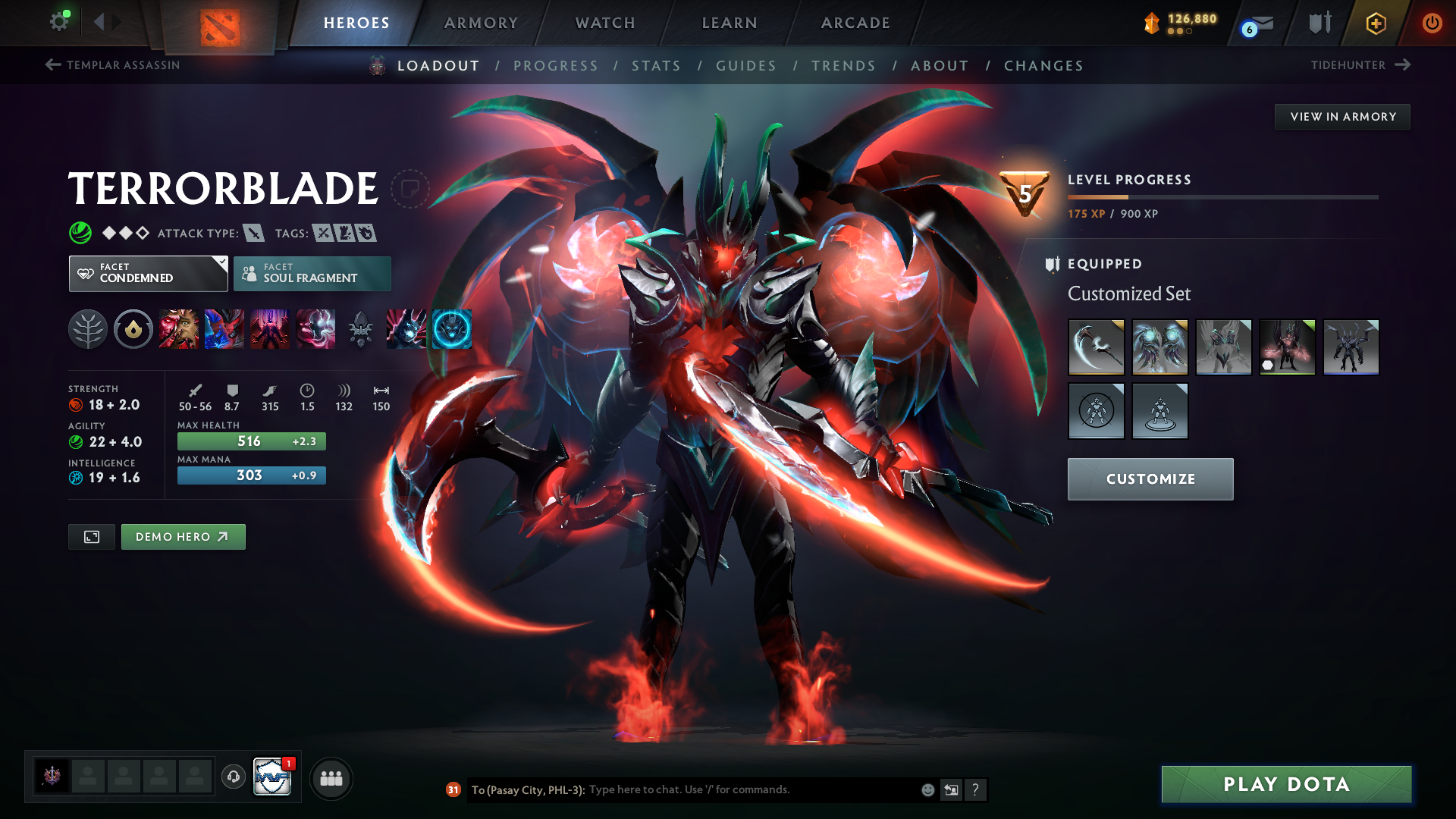This screenshot has height=819, width=1456.
Task: Open the Changes page
Action: pyautogui.click(x=1043, y=66)
